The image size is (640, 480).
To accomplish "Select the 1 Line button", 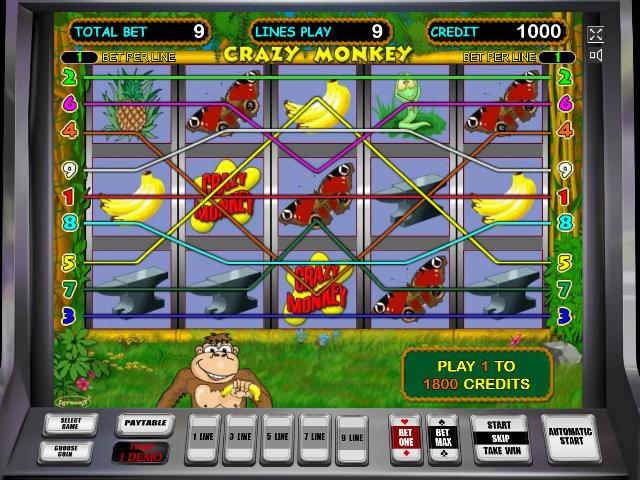I will tap(204, 437).
